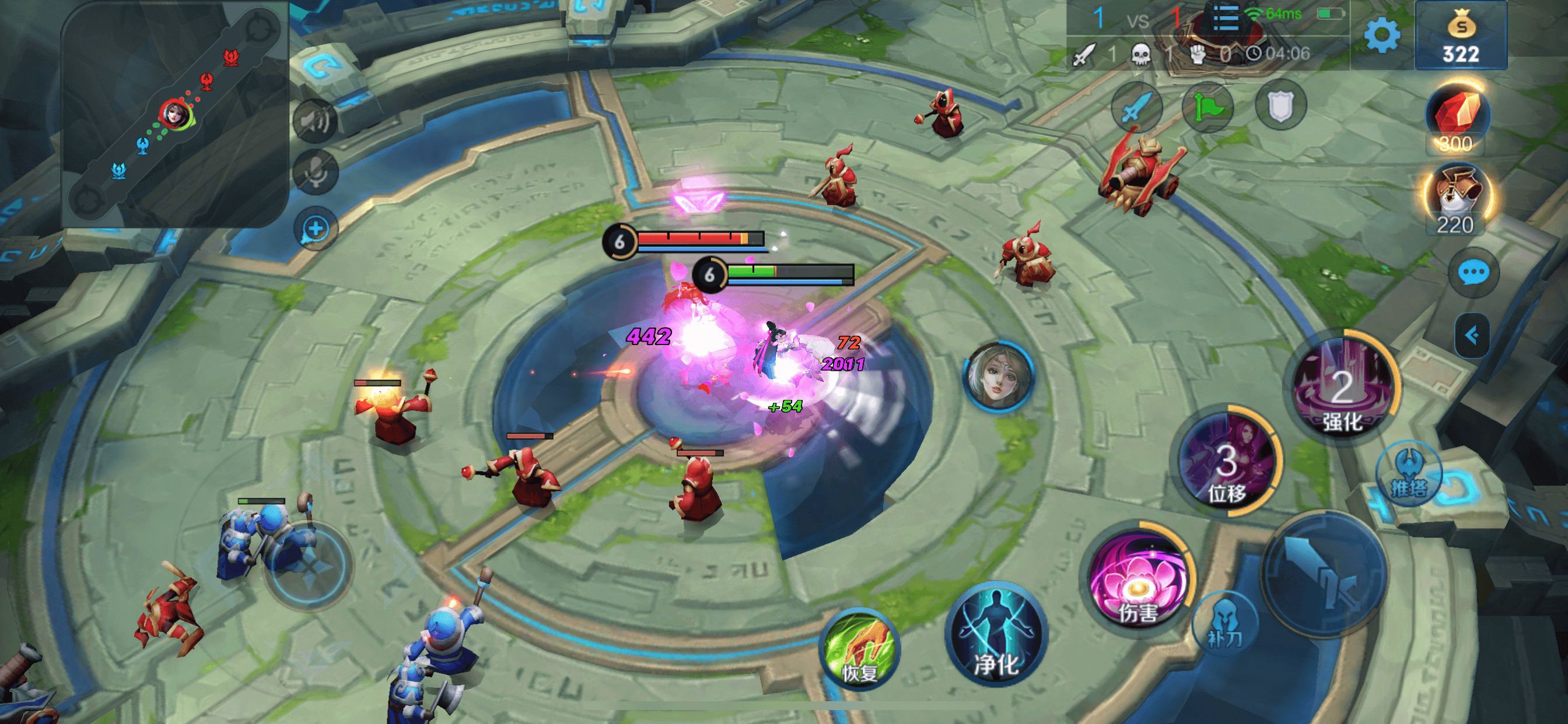Viewport: 1568px width, 724px height.
Task: Cast the 伤害 lotus skill
Action: [1137, 581]
